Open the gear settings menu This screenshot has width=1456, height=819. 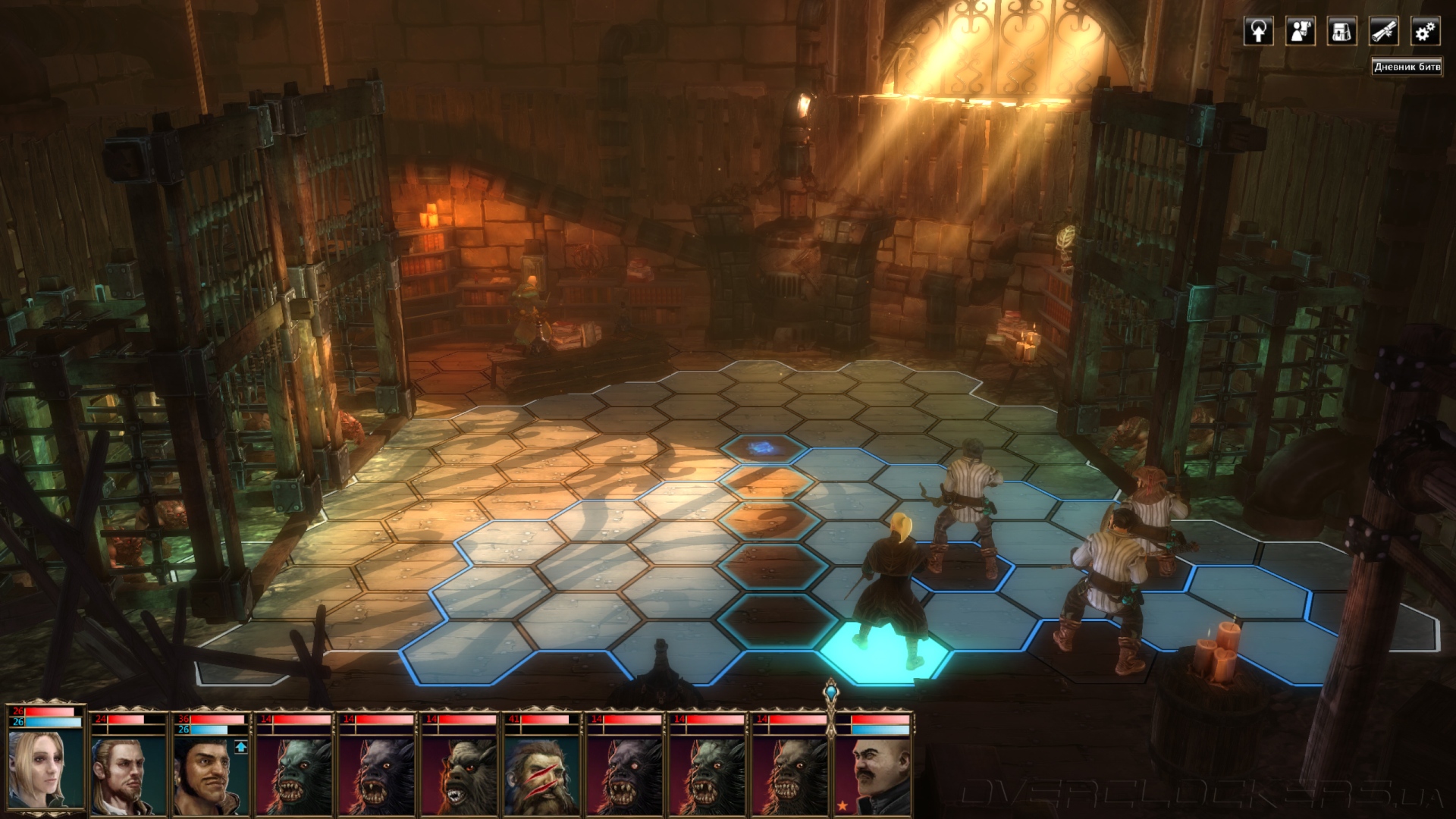tap(1425, 32)
